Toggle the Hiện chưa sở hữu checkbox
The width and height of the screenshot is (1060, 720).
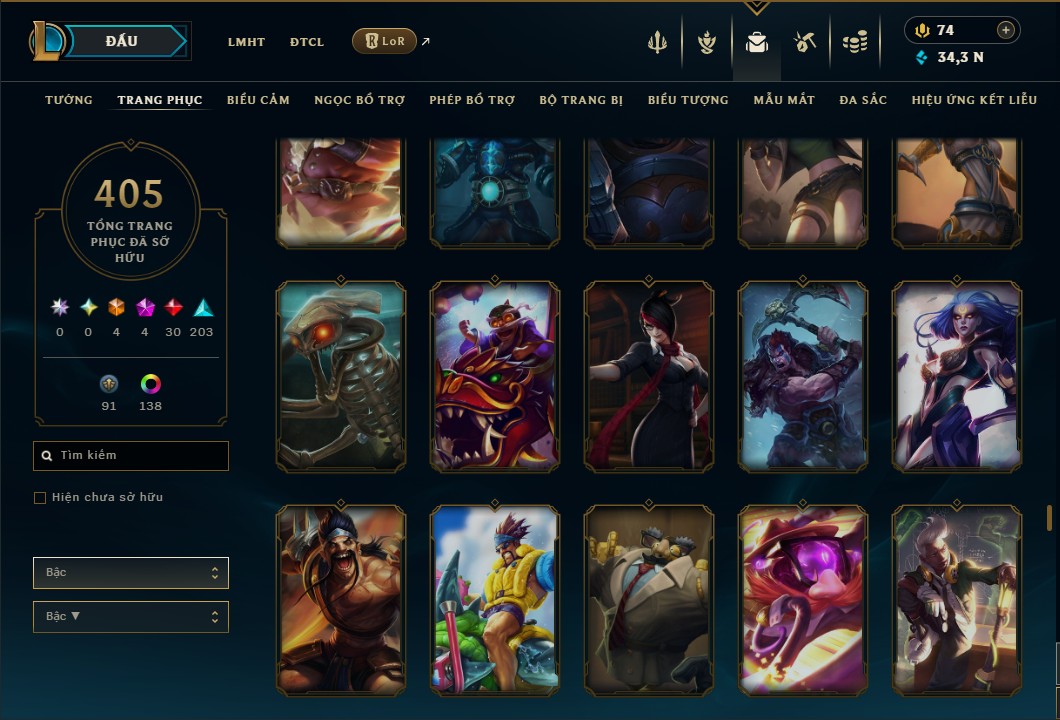(40, 498)
